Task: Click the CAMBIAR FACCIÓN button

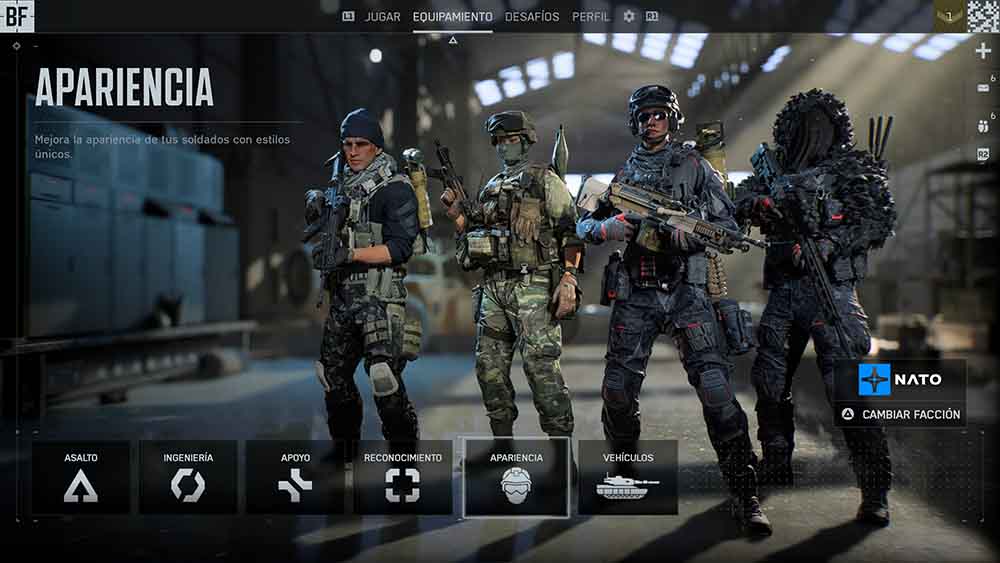Action: pyautogui.click(x=900, y=414)
